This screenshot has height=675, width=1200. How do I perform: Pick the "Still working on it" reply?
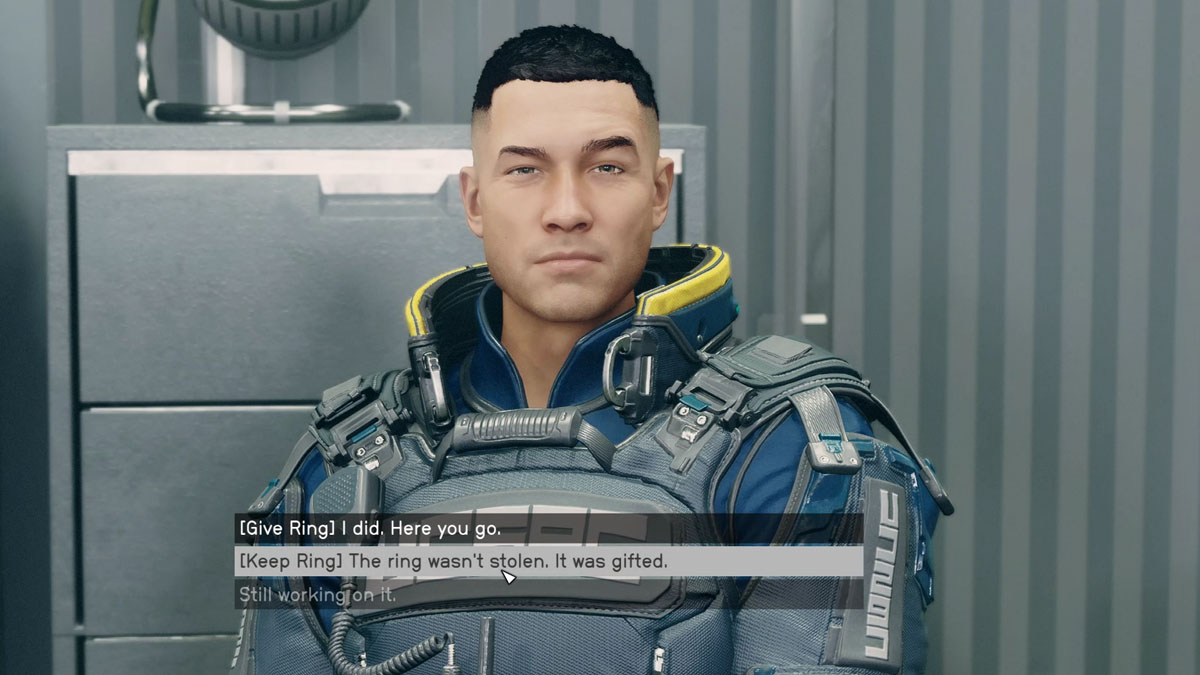click(x=317, y=595)
